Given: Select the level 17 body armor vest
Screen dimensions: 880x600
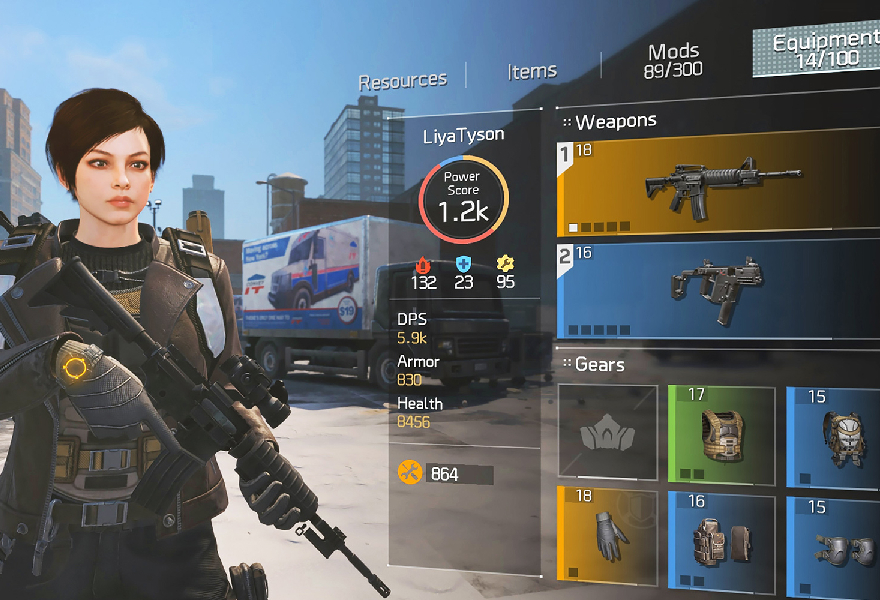Looking at the screenshot, I should pyautogui.click(x=721, y=432).
